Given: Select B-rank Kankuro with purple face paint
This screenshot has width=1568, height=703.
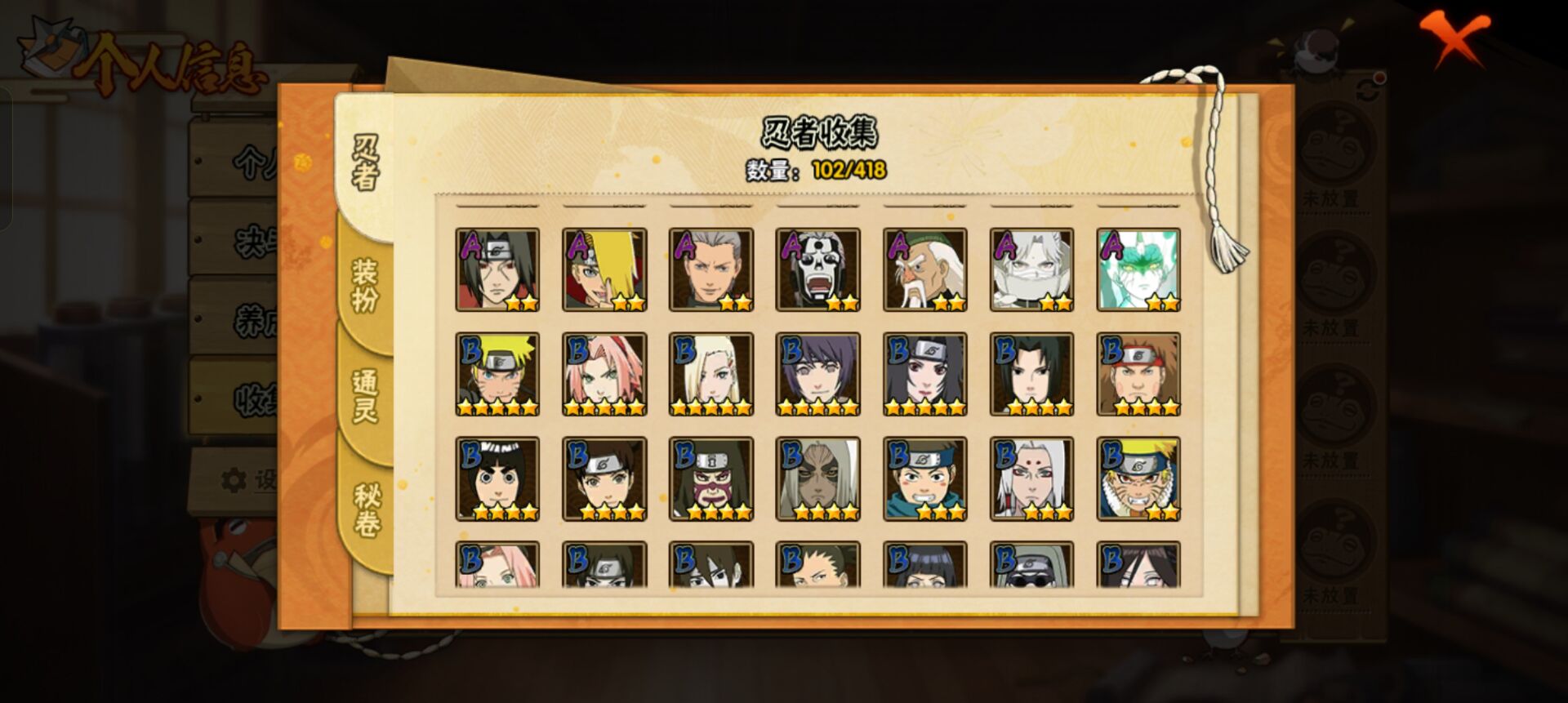Looking at the screenshot, I should click(711, 478).
